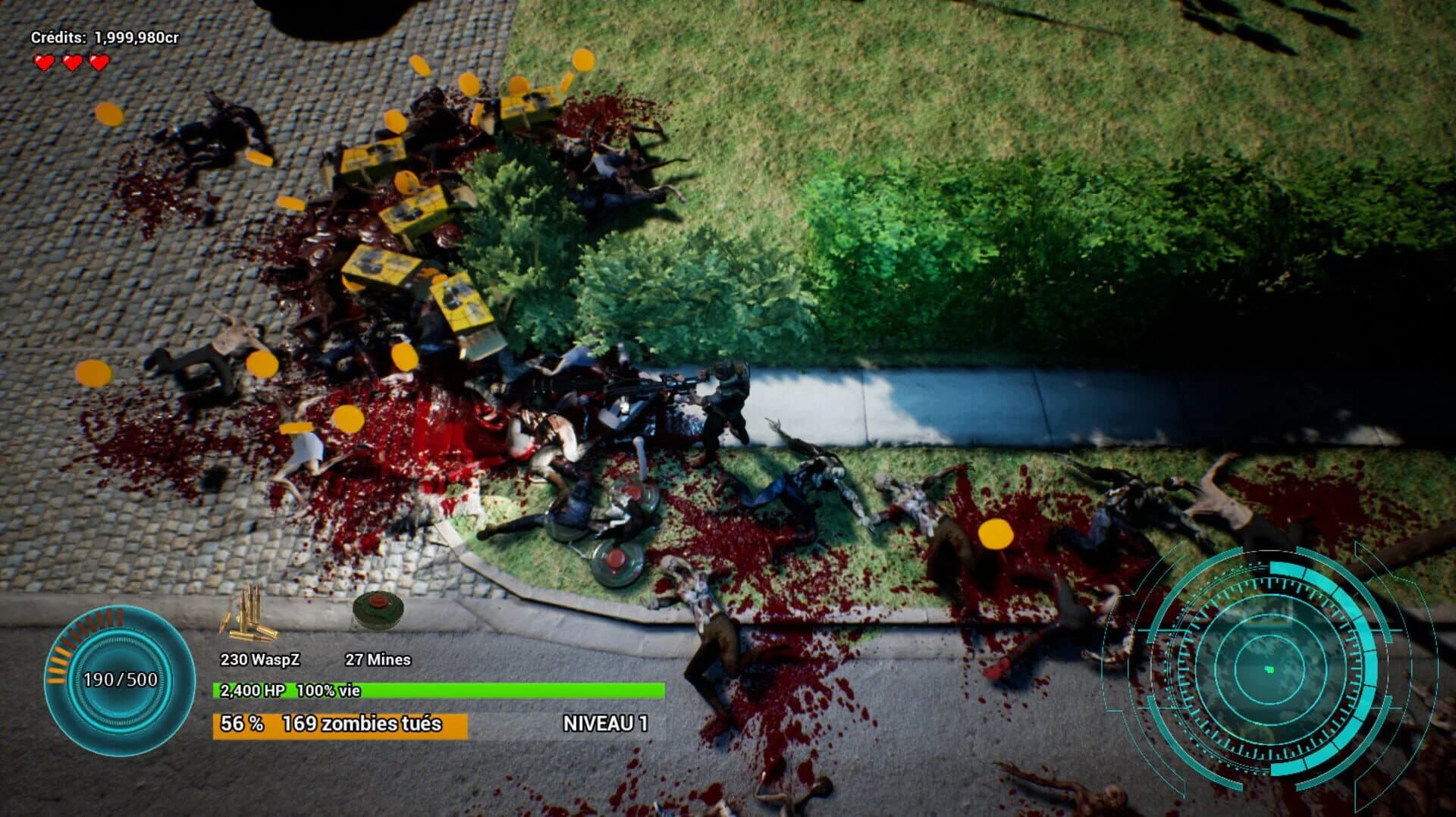
Task: Activate an orange coin pickup on the cobblestones
Action: 111,115
